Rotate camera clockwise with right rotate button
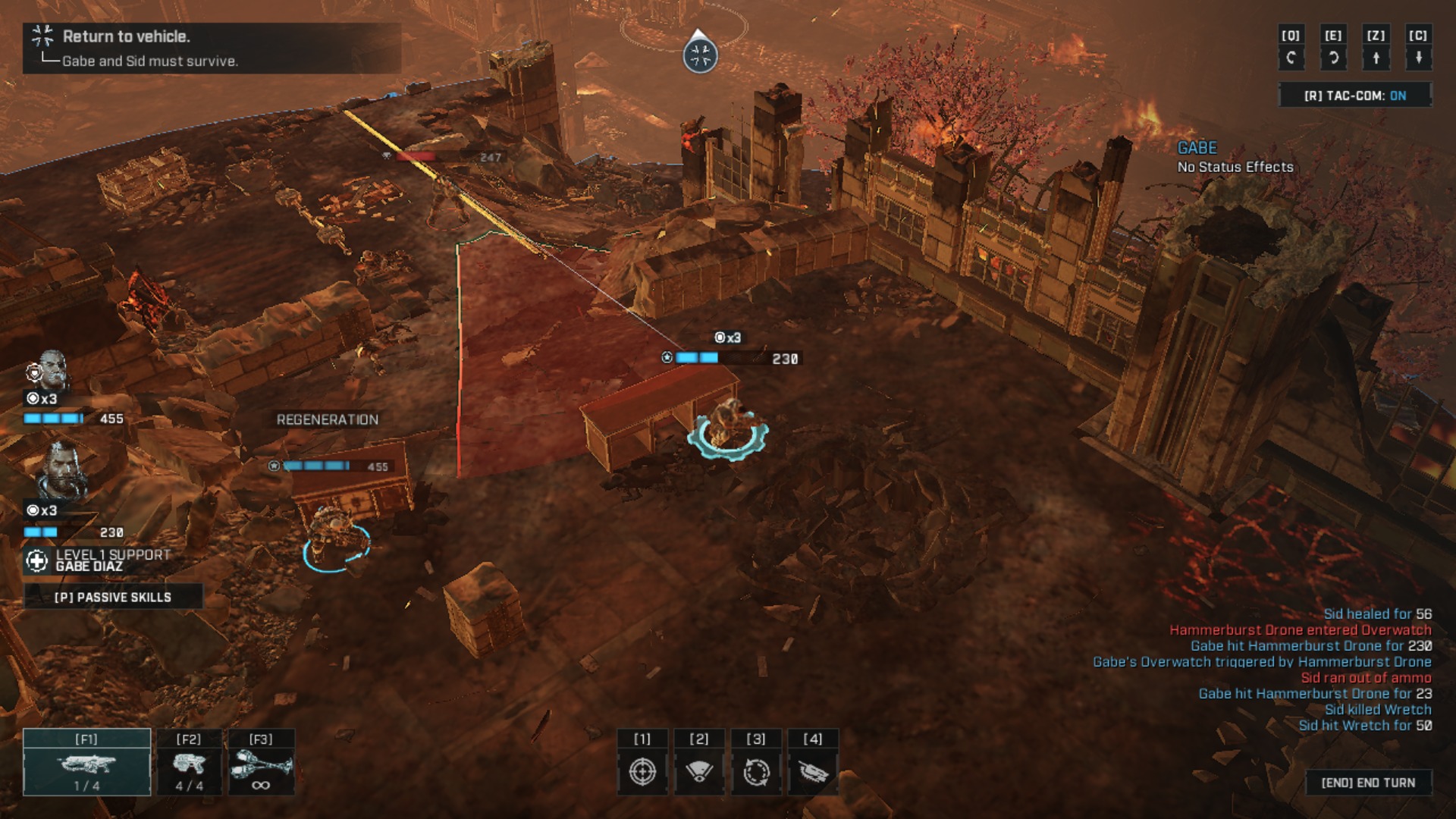The image size is (1456, 819). (1333, 57)
